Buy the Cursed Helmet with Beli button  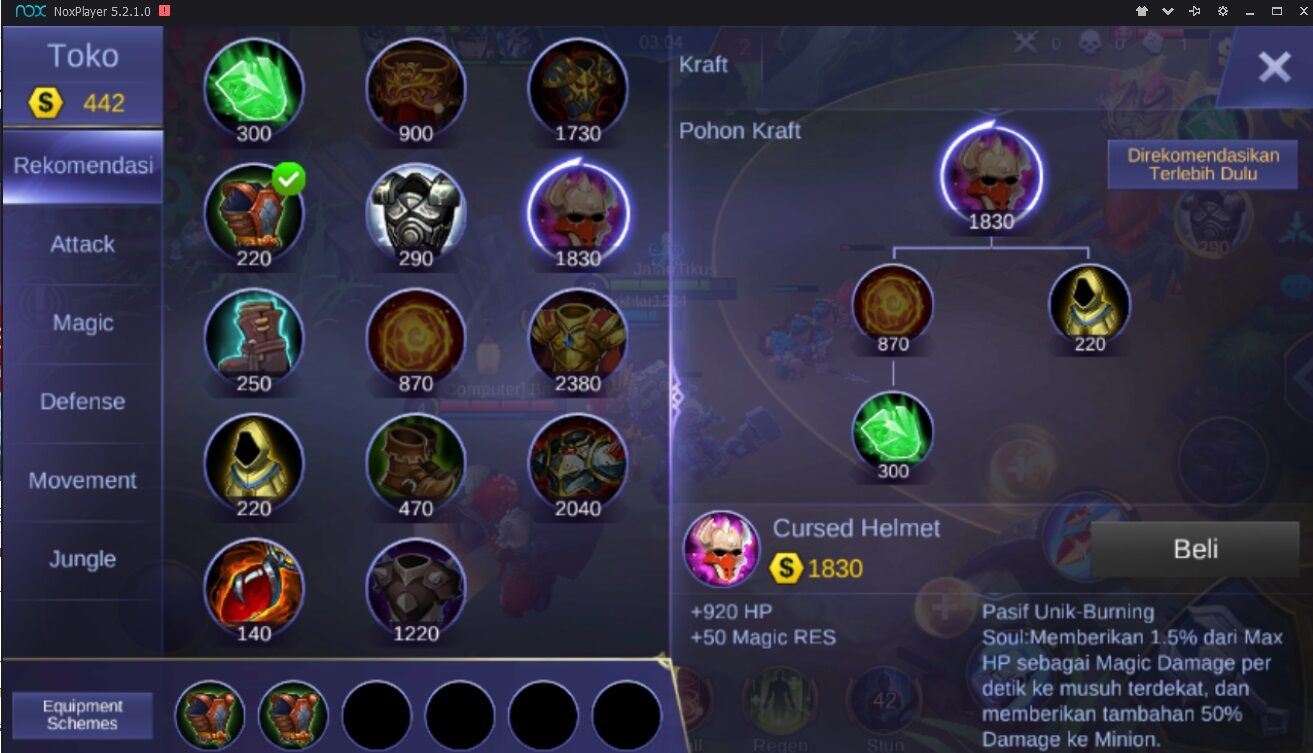coord(1194,549)
